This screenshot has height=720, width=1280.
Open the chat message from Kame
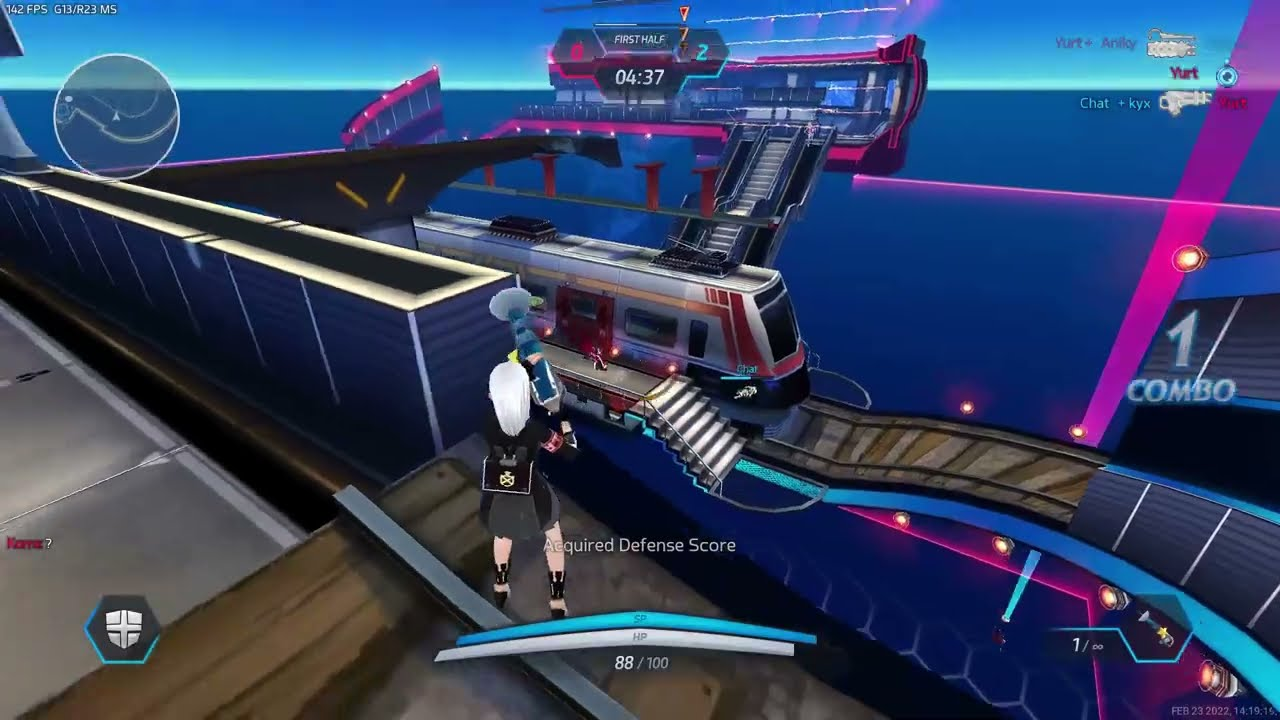tap(29, 543)
